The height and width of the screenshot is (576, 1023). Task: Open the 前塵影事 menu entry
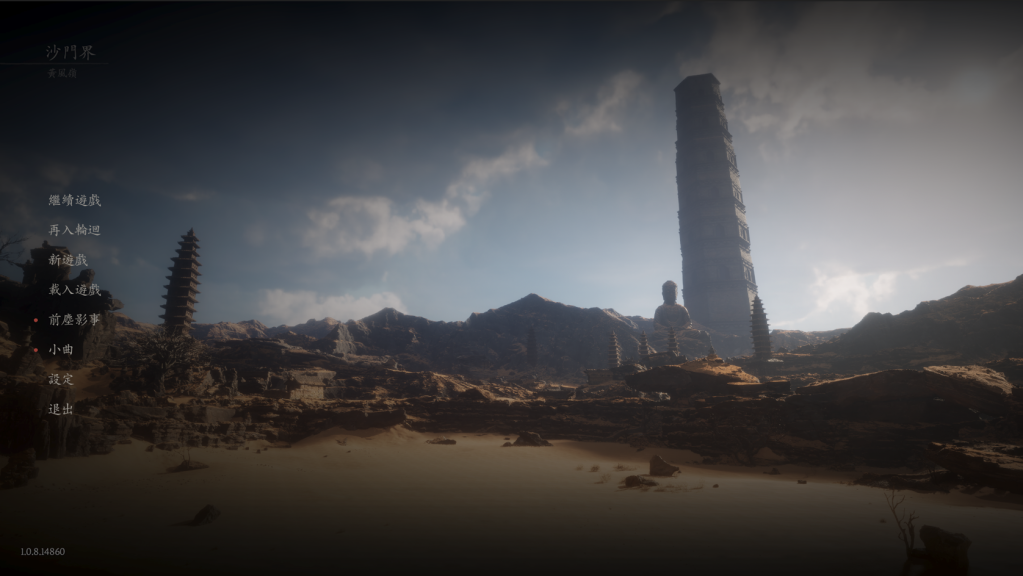pyautogui.click(x=75, y=320)
